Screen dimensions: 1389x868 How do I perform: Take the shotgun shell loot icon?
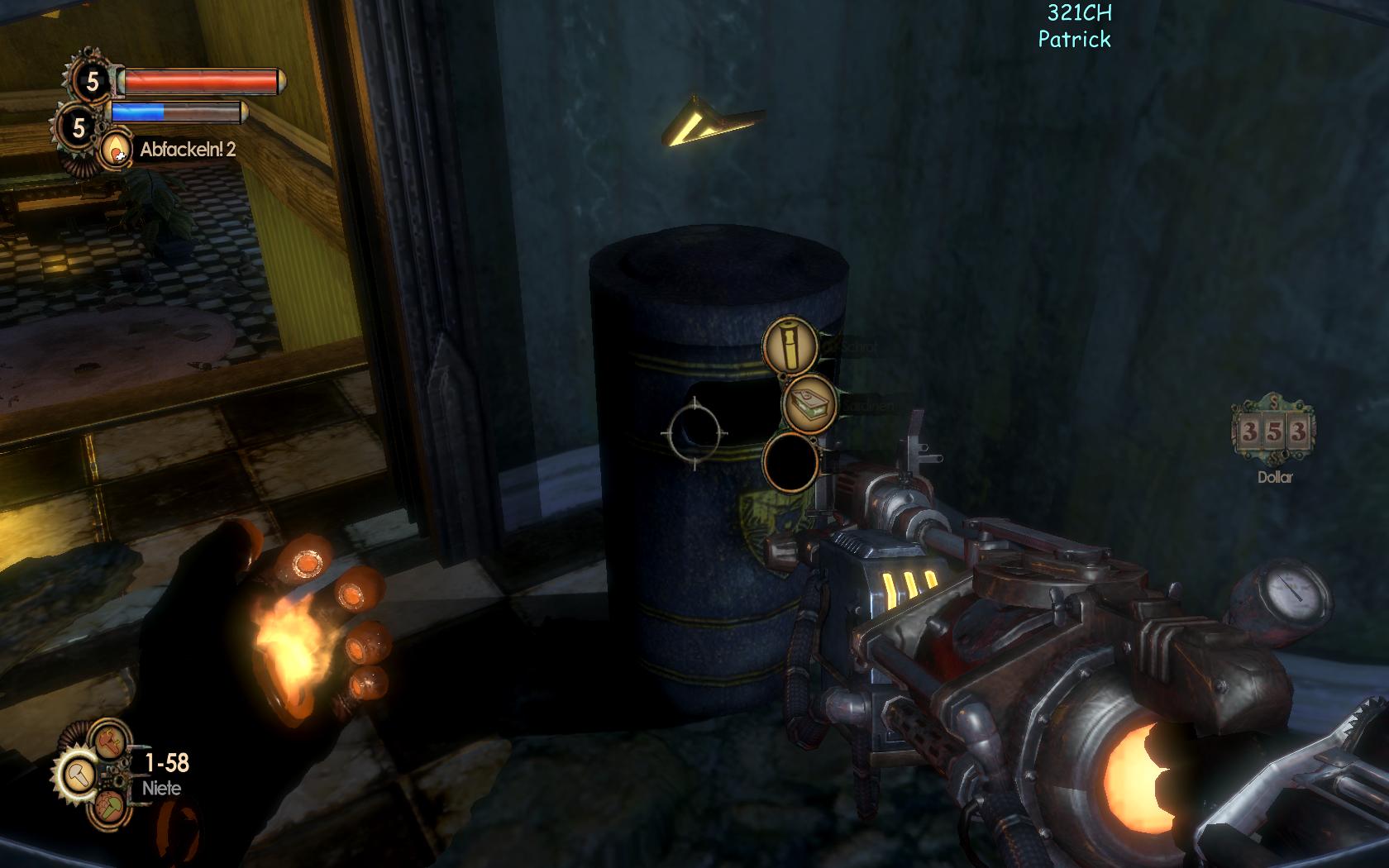point(790,345)
